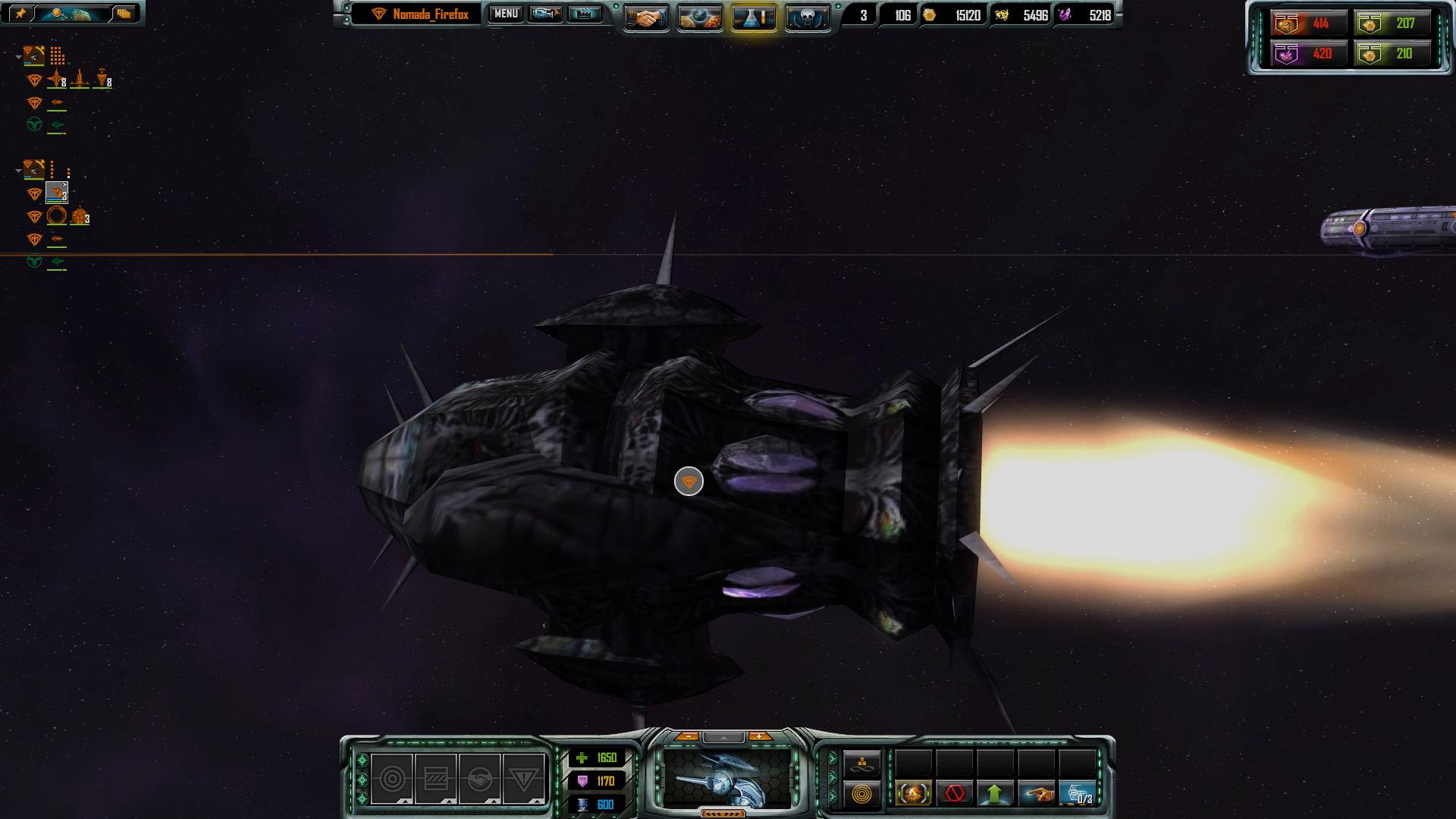Open the skull pirate bounty screen
The height and width of the screenshot is (819, 1456).
pyautogui.click(x=807, y=17)
